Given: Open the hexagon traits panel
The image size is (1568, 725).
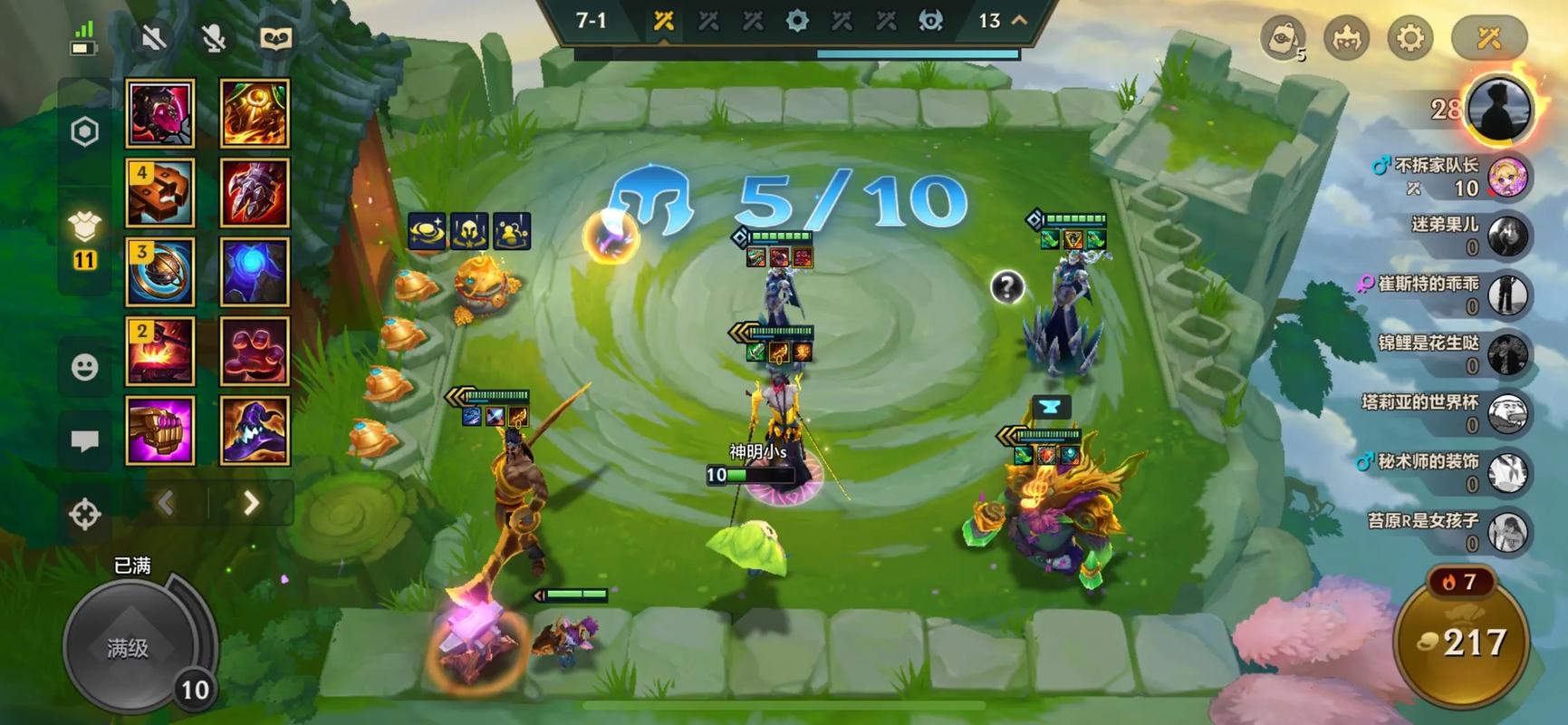Looking at the screenshot, I should [x=84, y=132].
